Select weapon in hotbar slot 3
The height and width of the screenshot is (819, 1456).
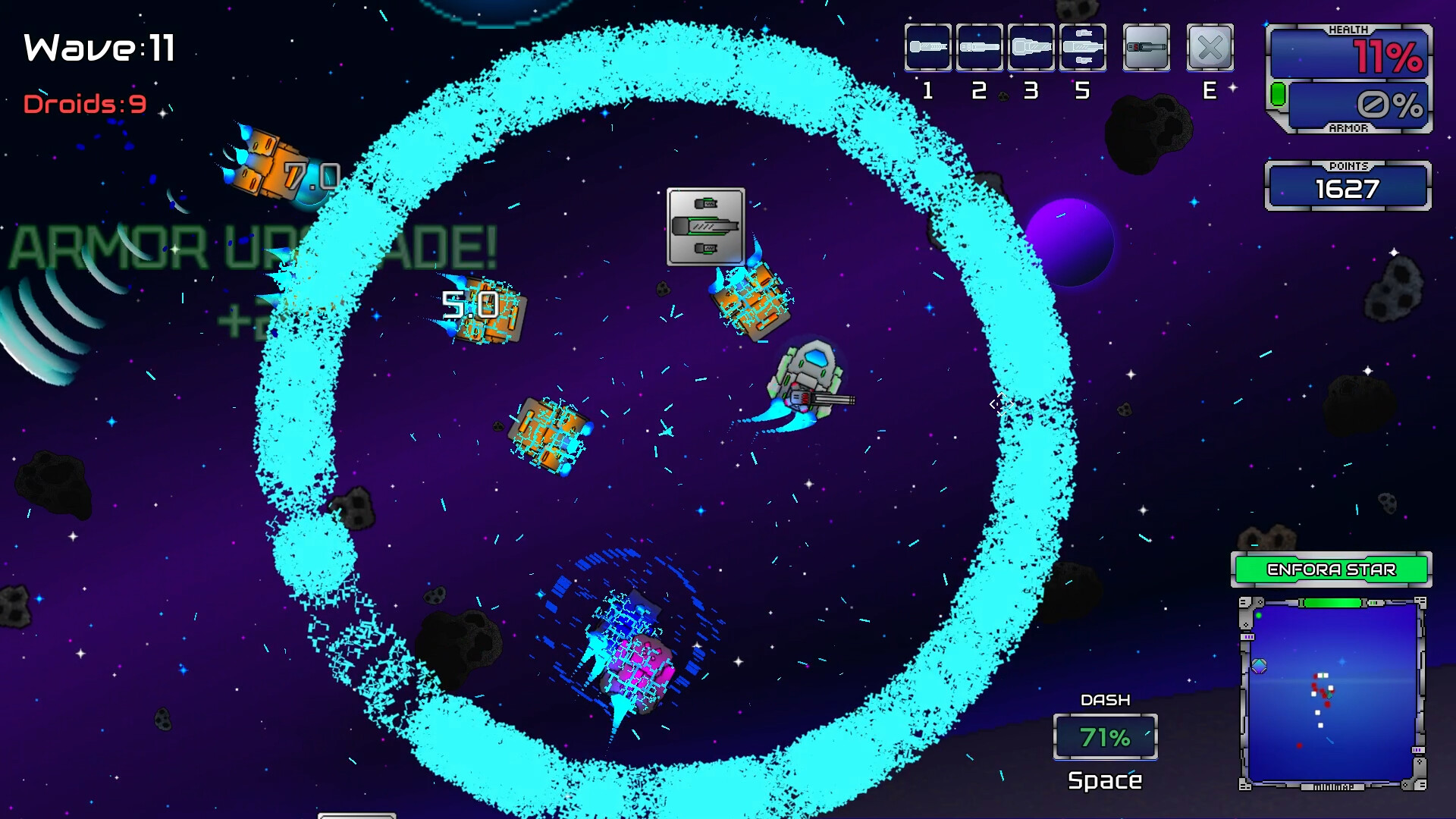pos(1031,47)
